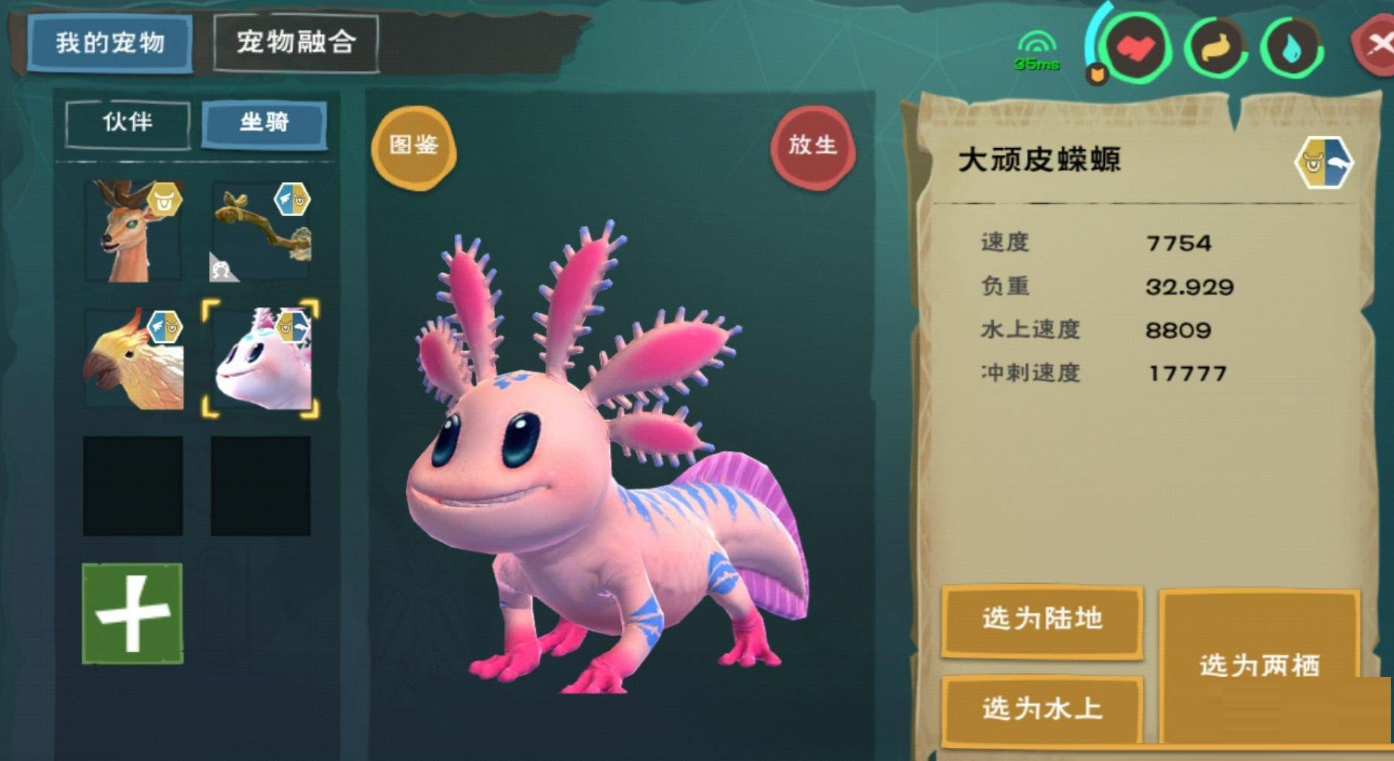Close the pet menu with the X
1394x761 pixels.
(1377, 45)
